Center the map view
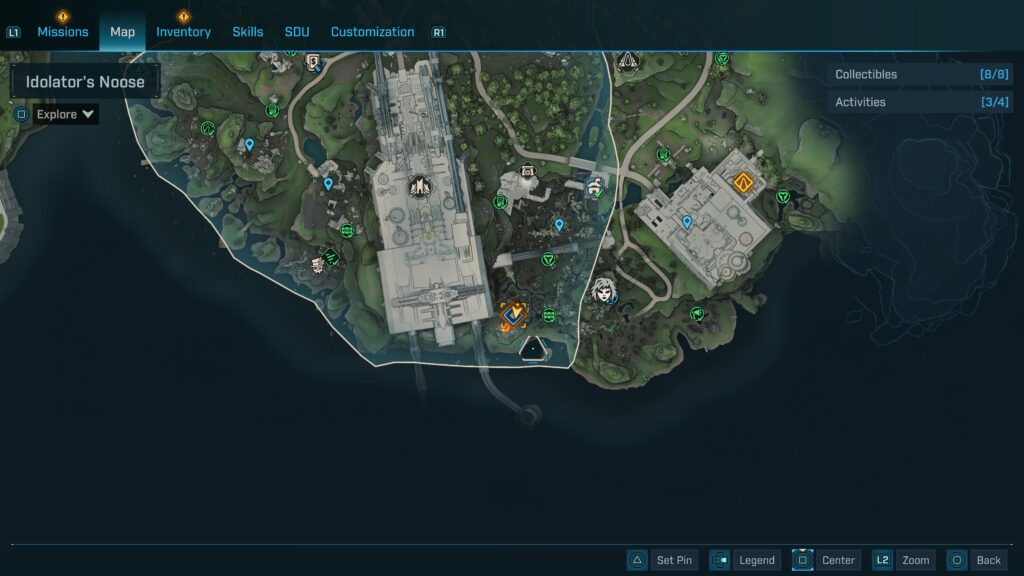This screenshot has height=576, width=1024. click(825, 560)
